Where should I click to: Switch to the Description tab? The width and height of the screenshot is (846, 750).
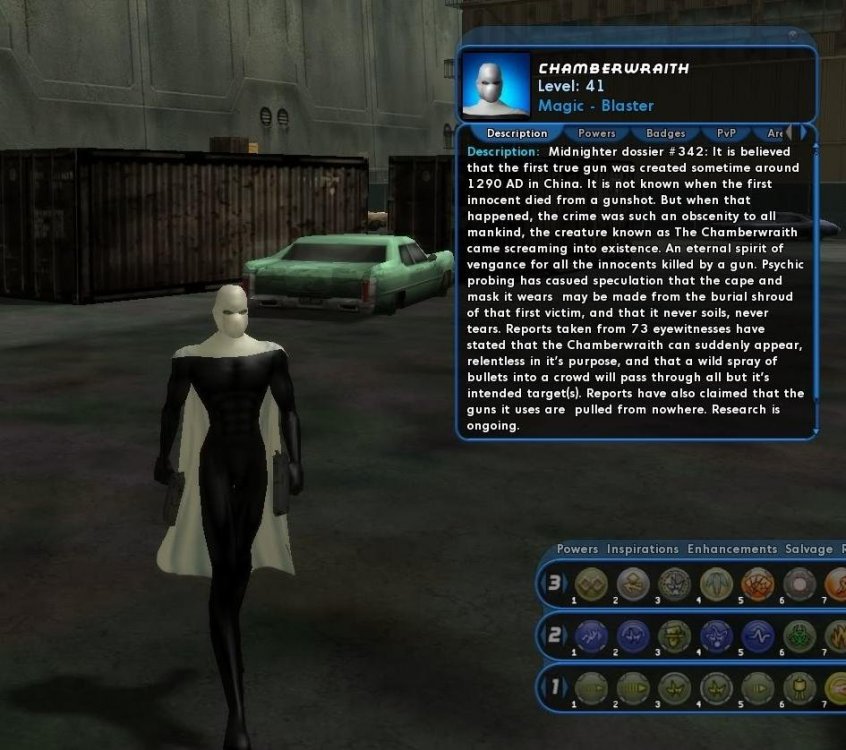click(517, 133)
